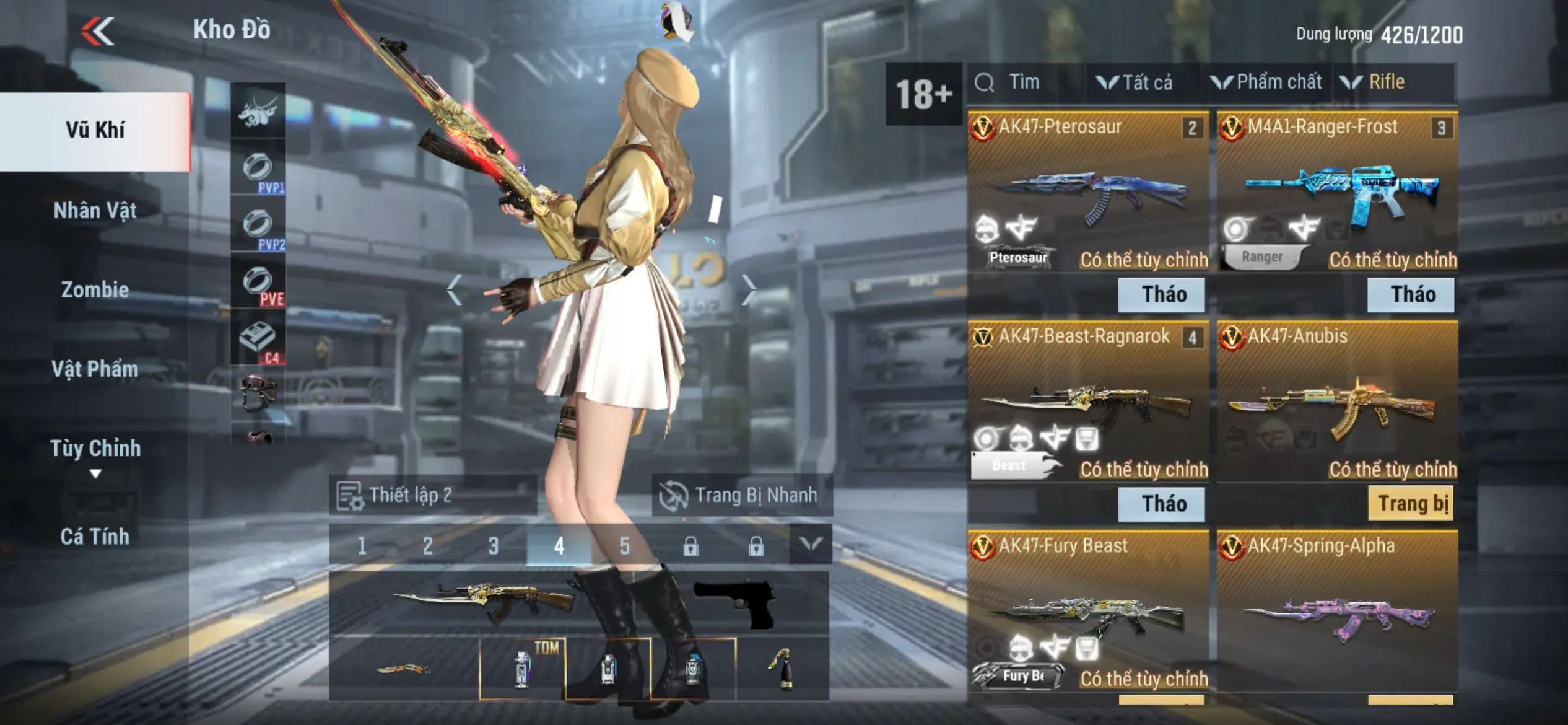
Task: Switch to loadout slot 5
Action: click(x=624, y=546)
